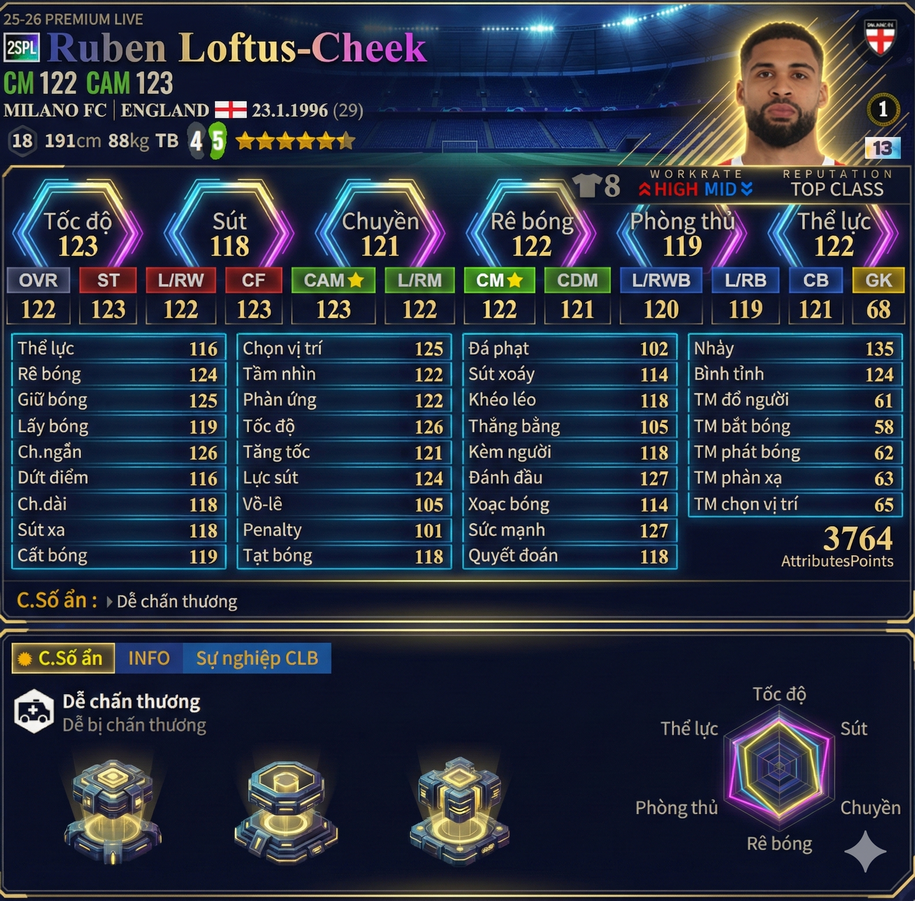Click the Dễ chấn thương ambulance trait icon
This screenshot has height=901, width=915.
[x=33, y=712]
